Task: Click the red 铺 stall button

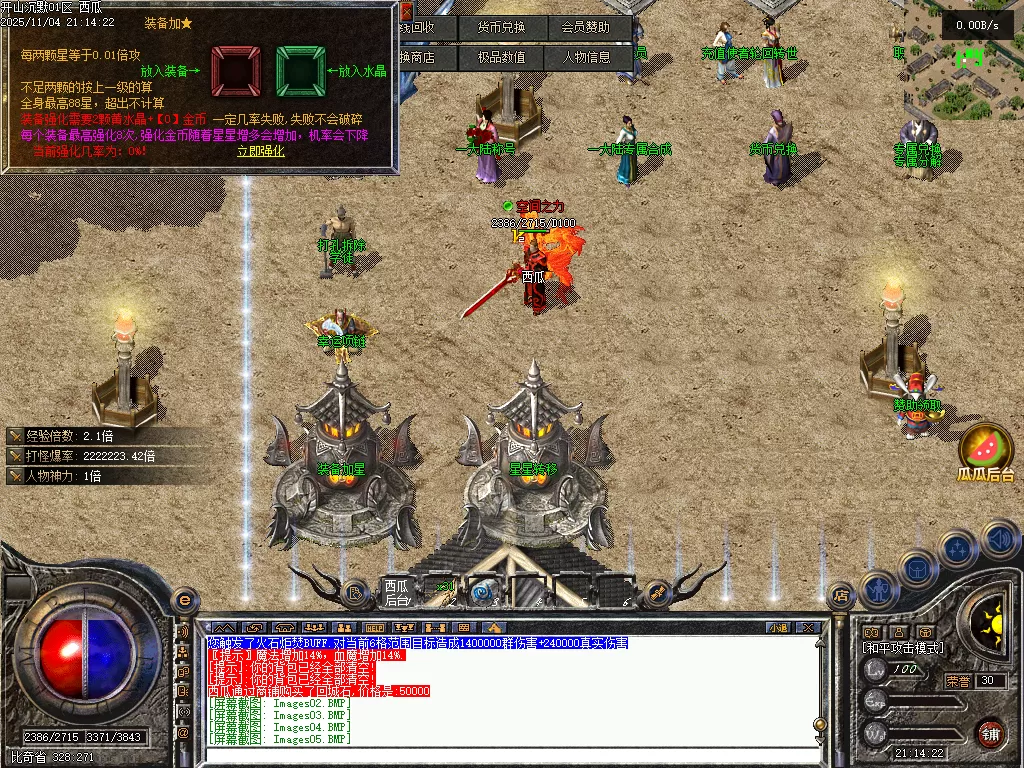Action: [x=990, y=733]
